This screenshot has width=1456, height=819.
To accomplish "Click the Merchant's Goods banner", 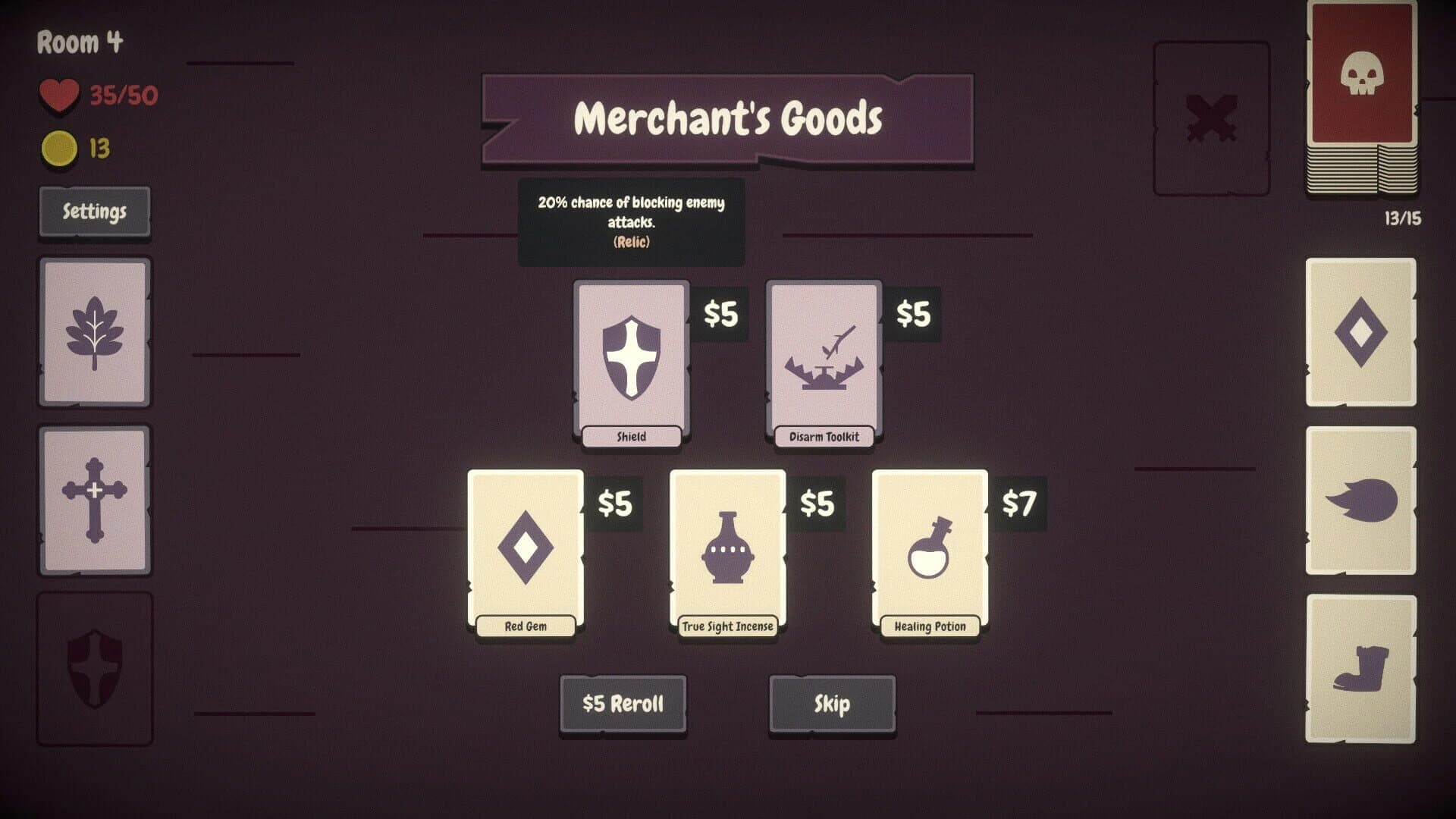I will (728, 118).
